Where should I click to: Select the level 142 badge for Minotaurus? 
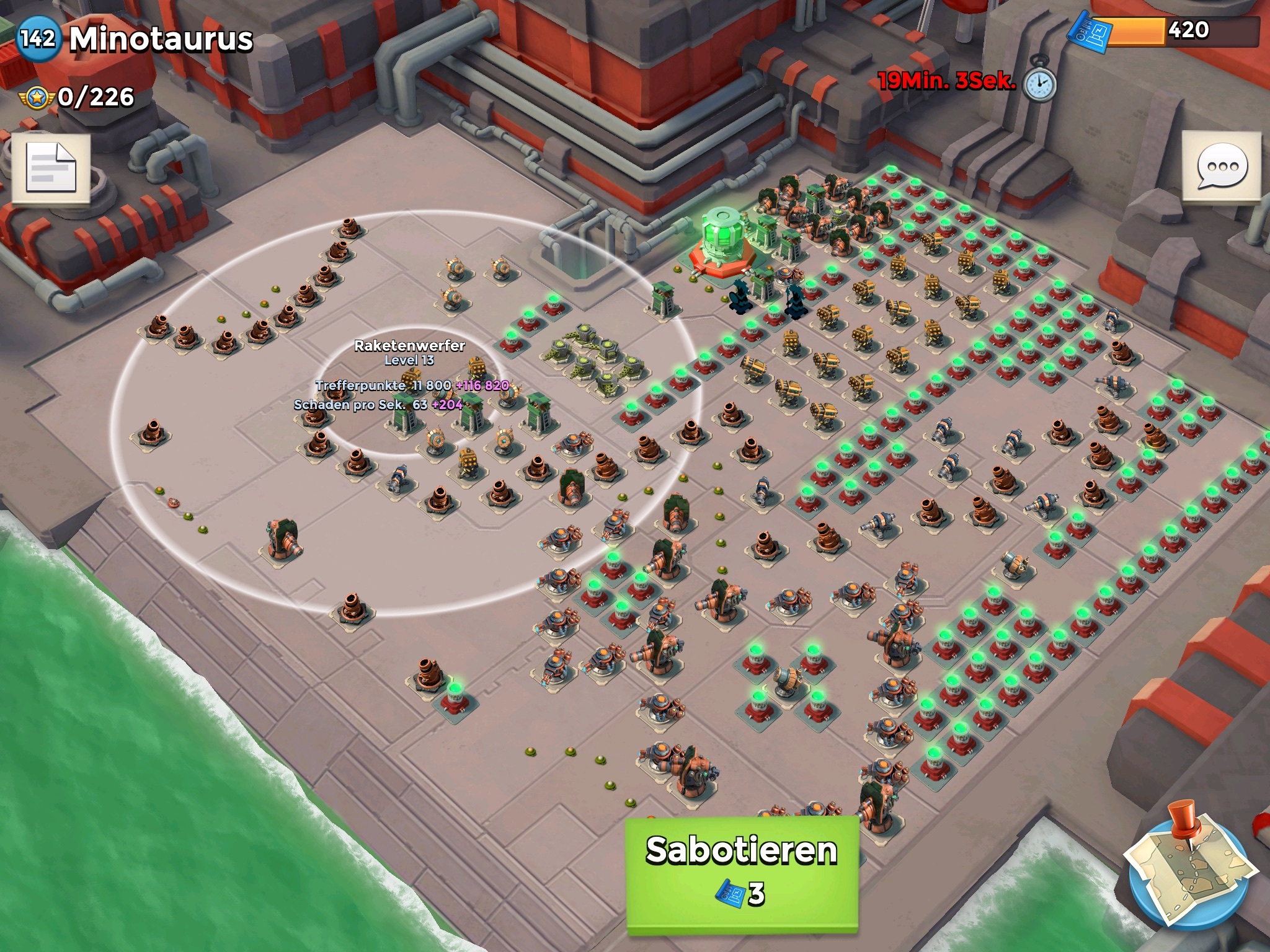point(38,38)
